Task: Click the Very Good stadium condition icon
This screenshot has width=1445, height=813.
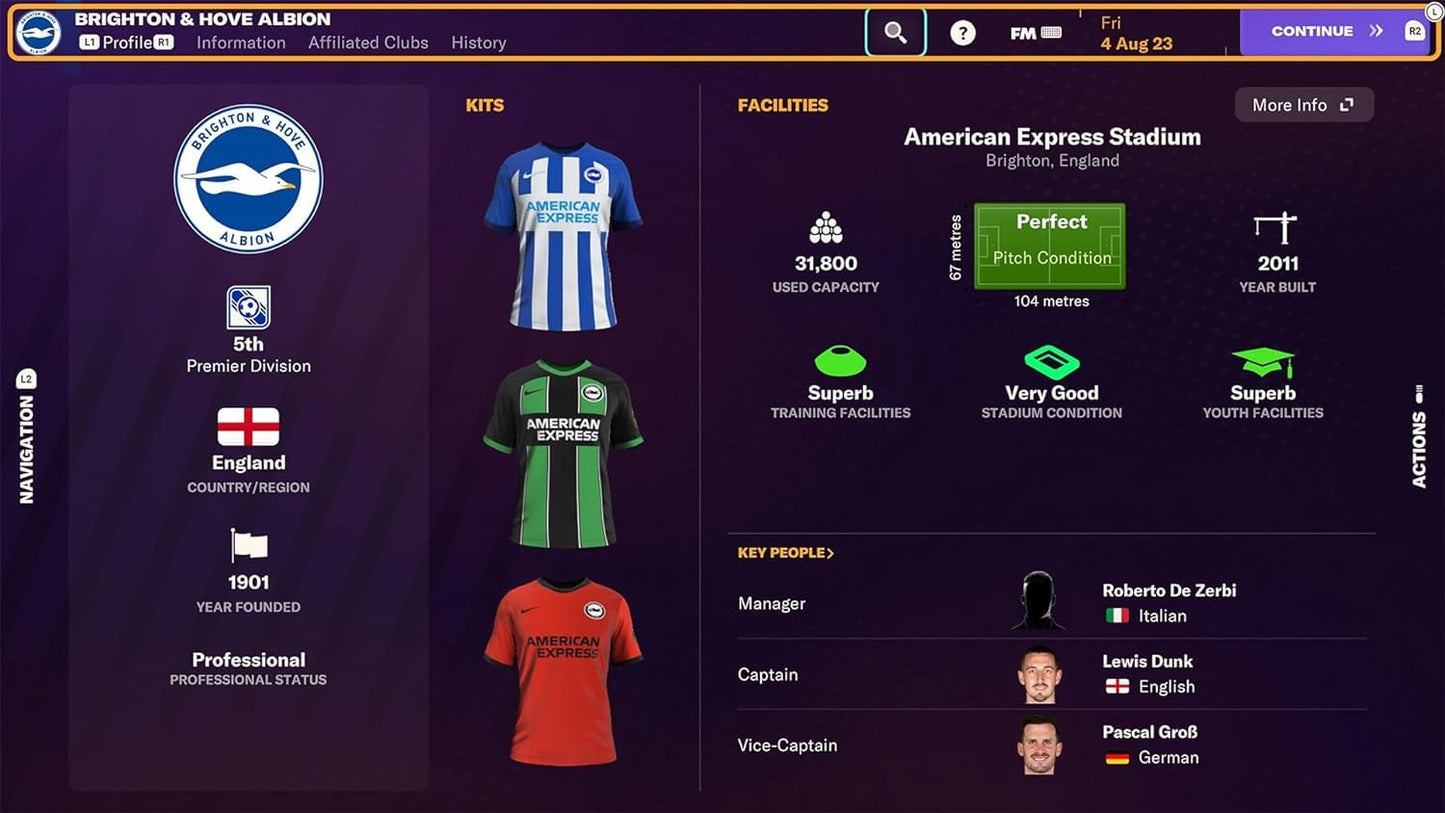Action: [x=1051, y=362]
